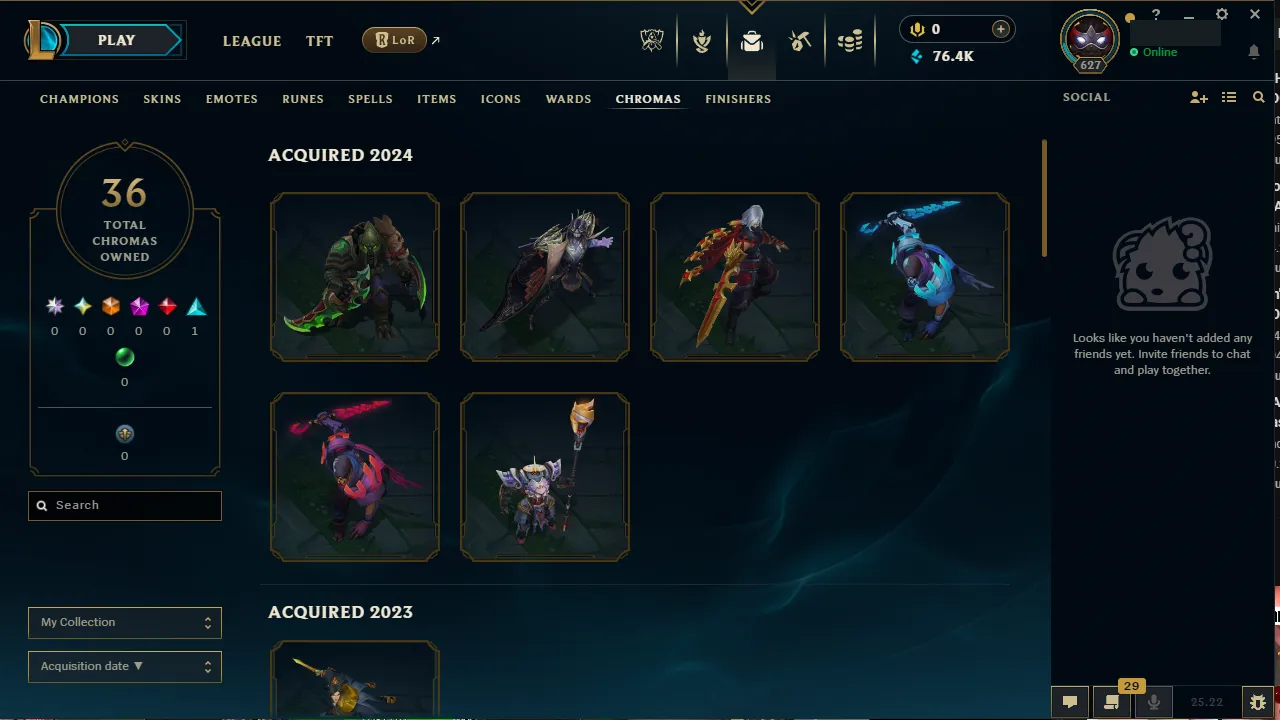Image resolution: width=1280 pixels, height=720 pixels.
Task: Open the My Collection filter dropdown
Action: [124, 622]
